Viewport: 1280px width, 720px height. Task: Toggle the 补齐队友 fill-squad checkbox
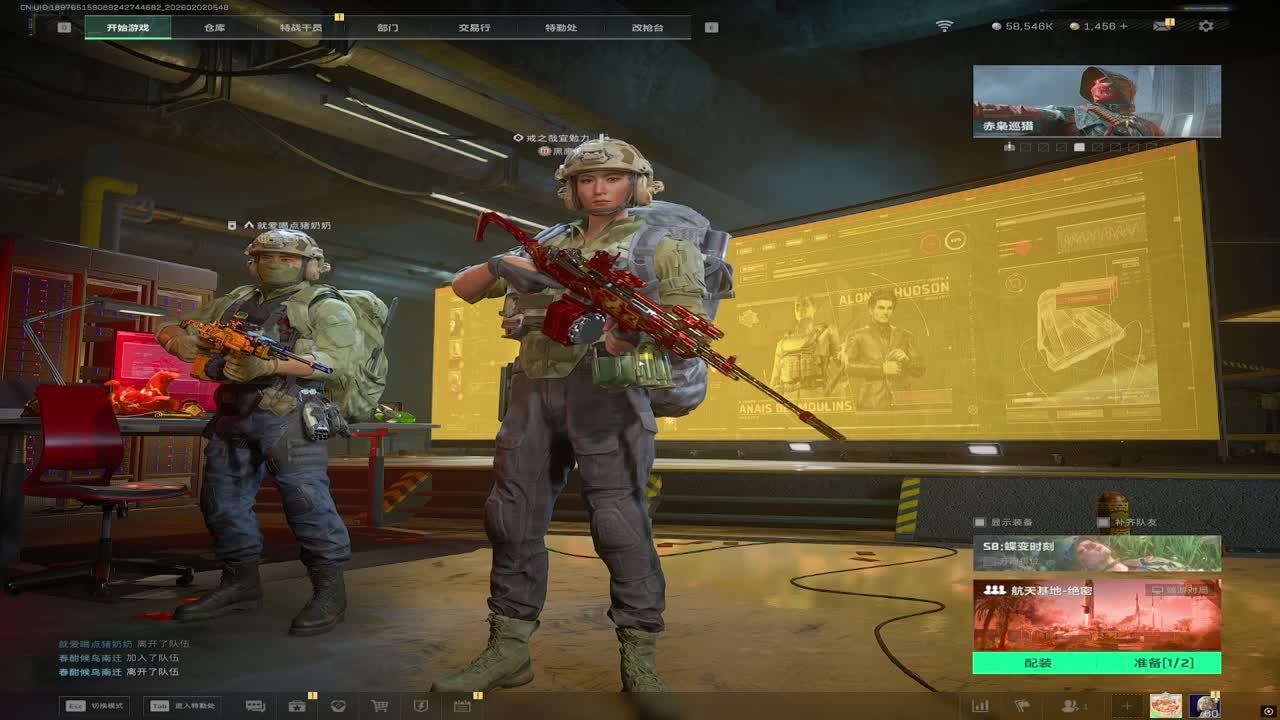(1103, 523)
